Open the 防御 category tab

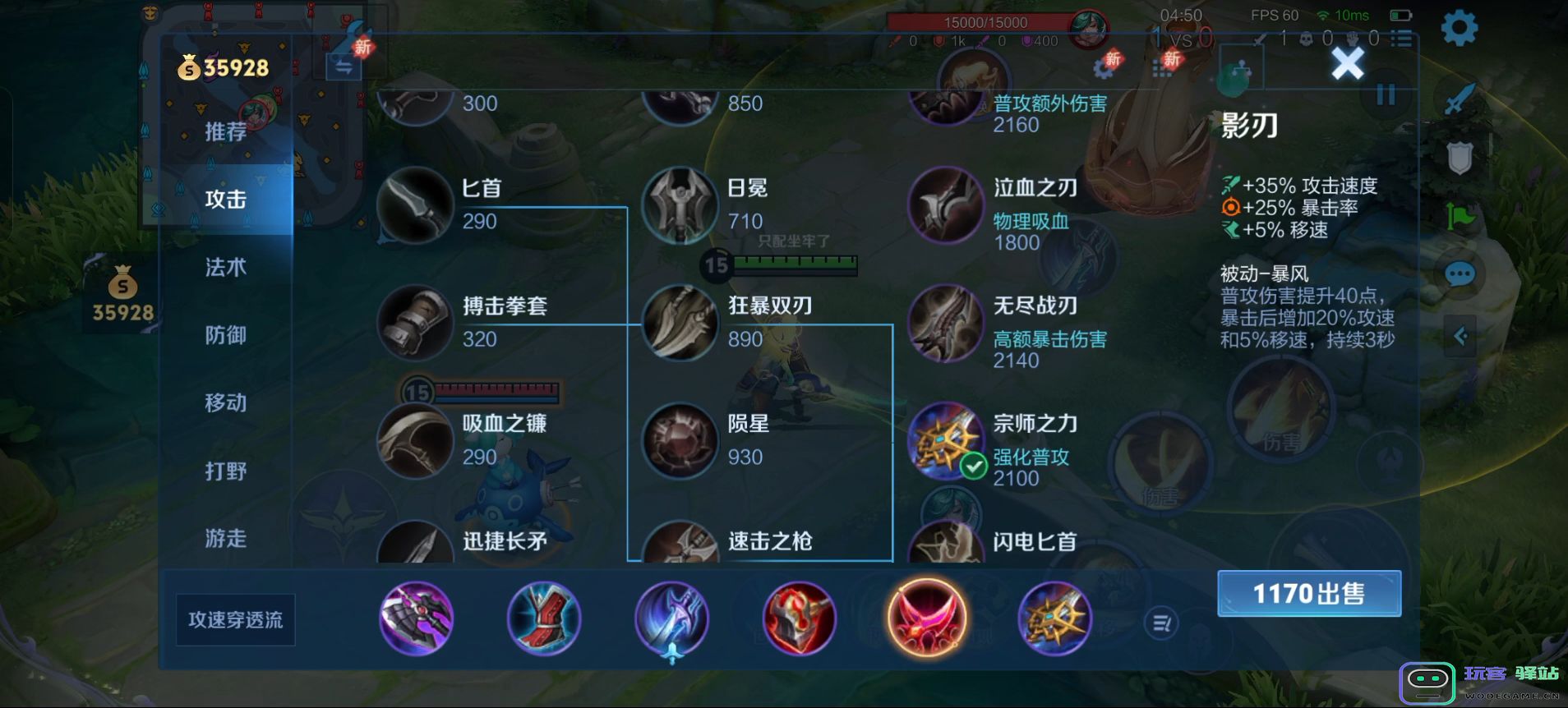(225, 334)
